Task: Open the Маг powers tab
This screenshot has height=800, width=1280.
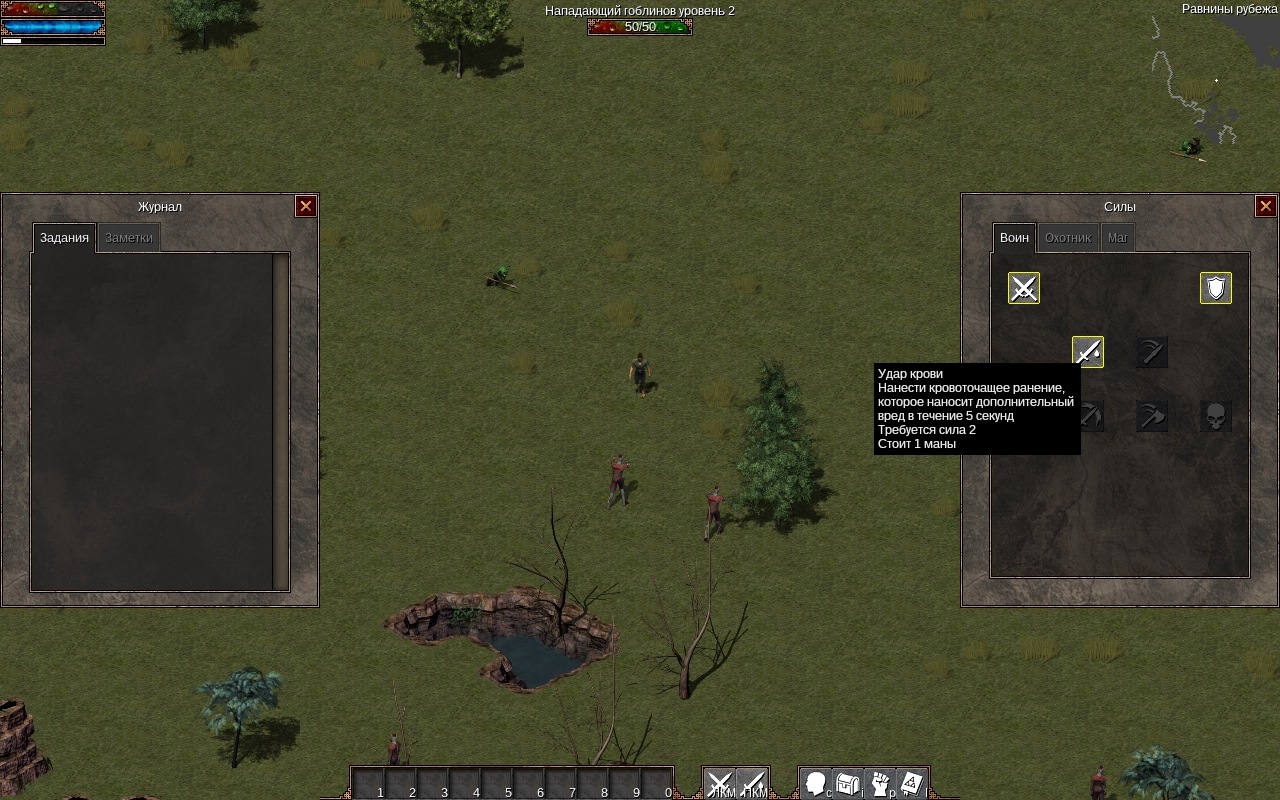Action: [1118, 238]
